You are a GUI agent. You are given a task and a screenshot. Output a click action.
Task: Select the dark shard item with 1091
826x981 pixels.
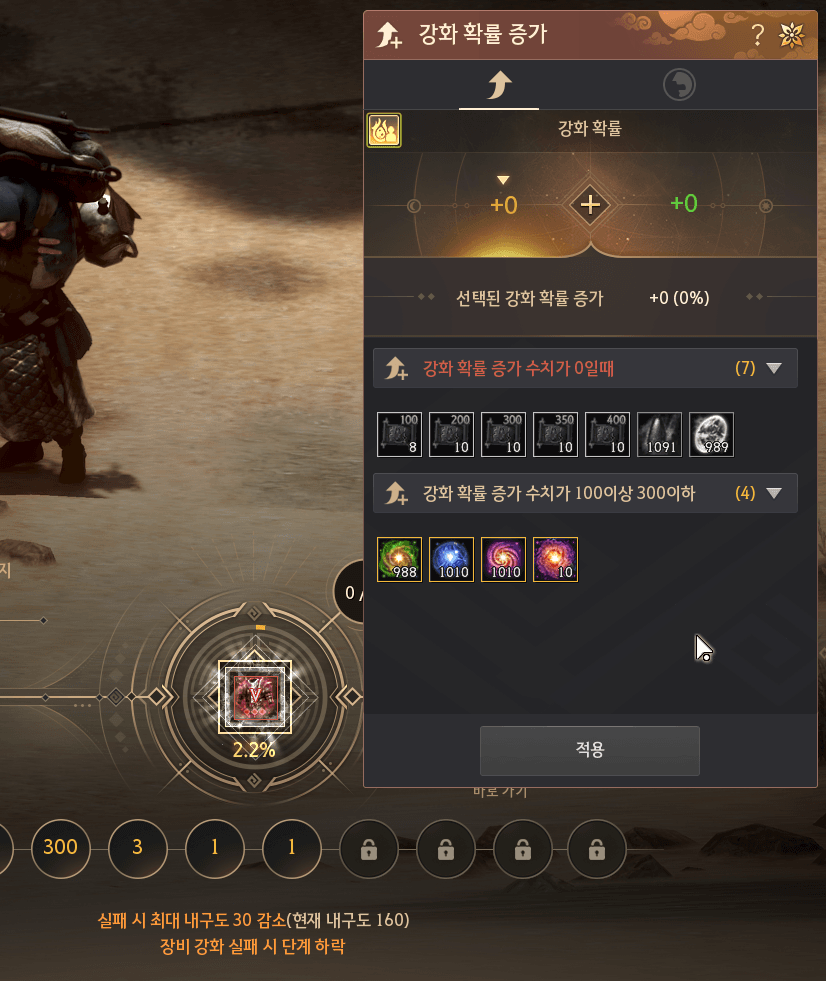point(659,434)
